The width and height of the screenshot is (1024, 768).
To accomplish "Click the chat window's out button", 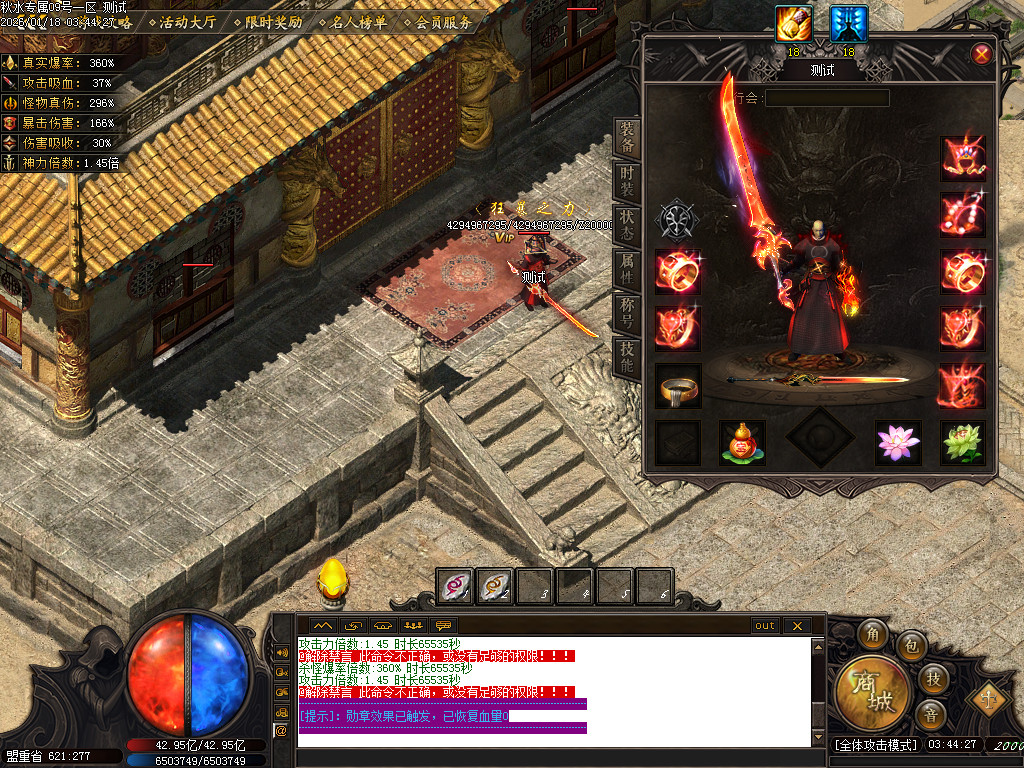I will (765, 626).
